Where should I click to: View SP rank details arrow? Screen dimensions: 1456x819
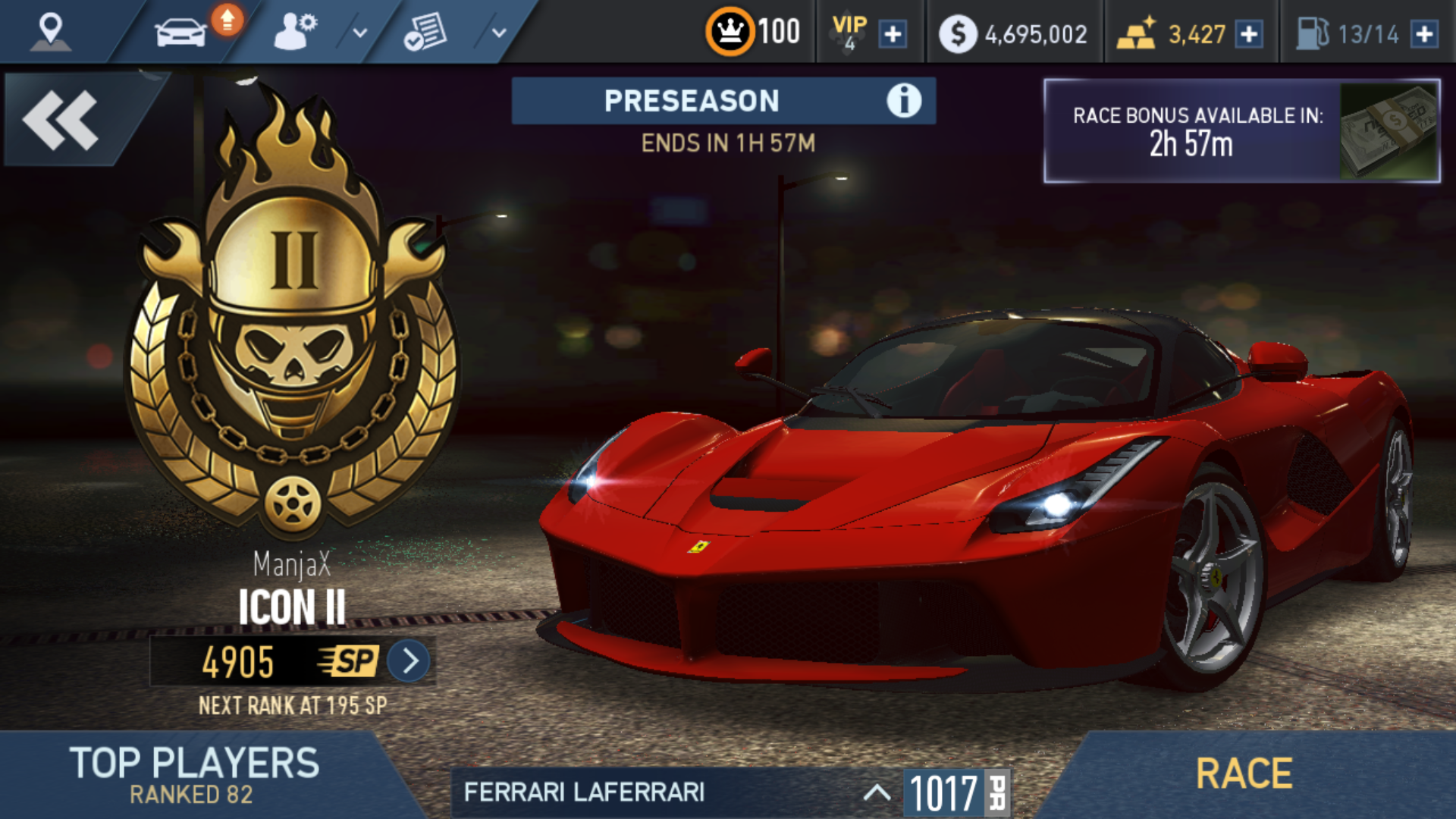click(409, 661)
